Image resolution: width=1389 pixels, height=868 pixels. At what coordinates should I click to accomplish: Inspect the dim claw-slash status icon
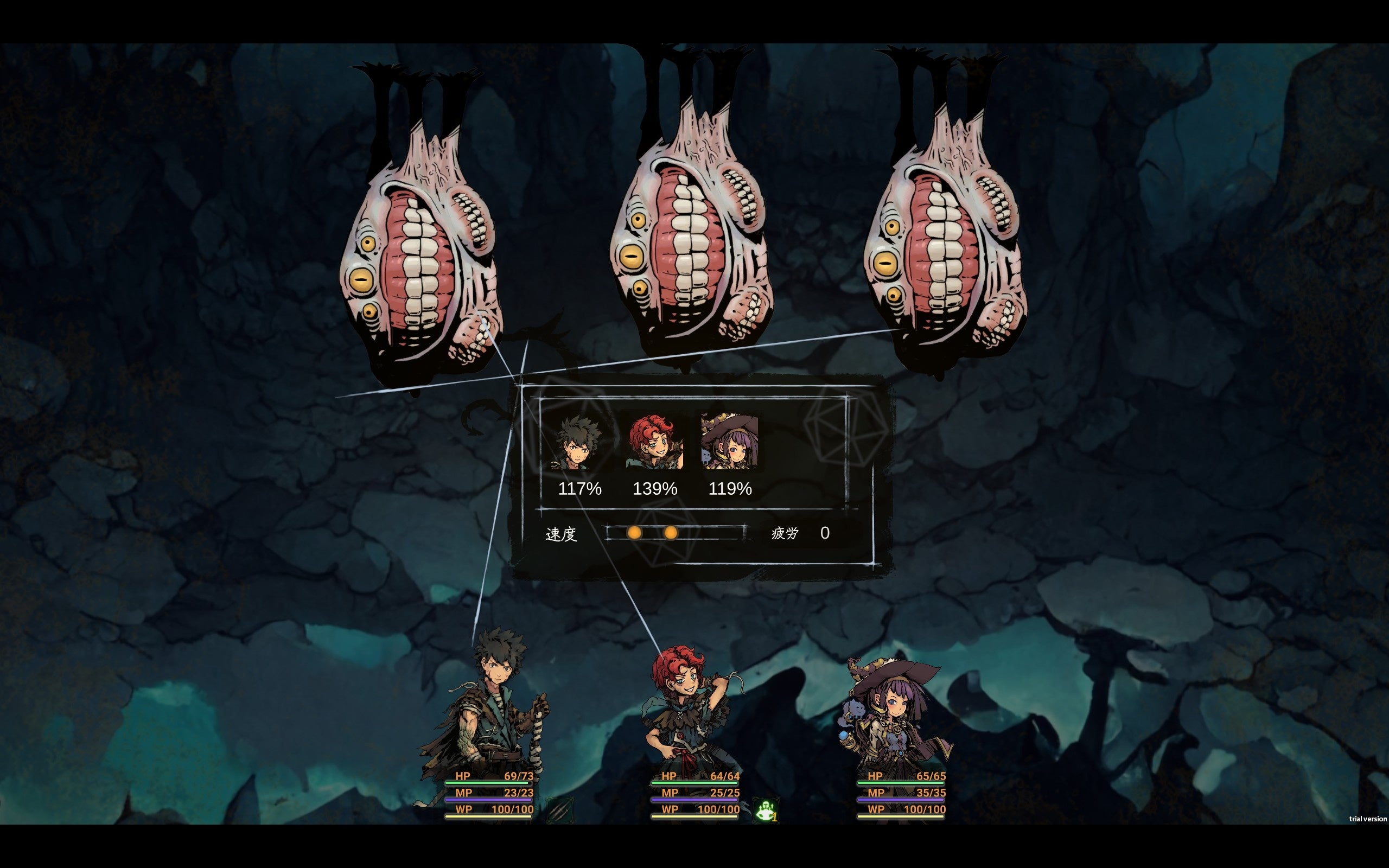[x=559, y=809]
